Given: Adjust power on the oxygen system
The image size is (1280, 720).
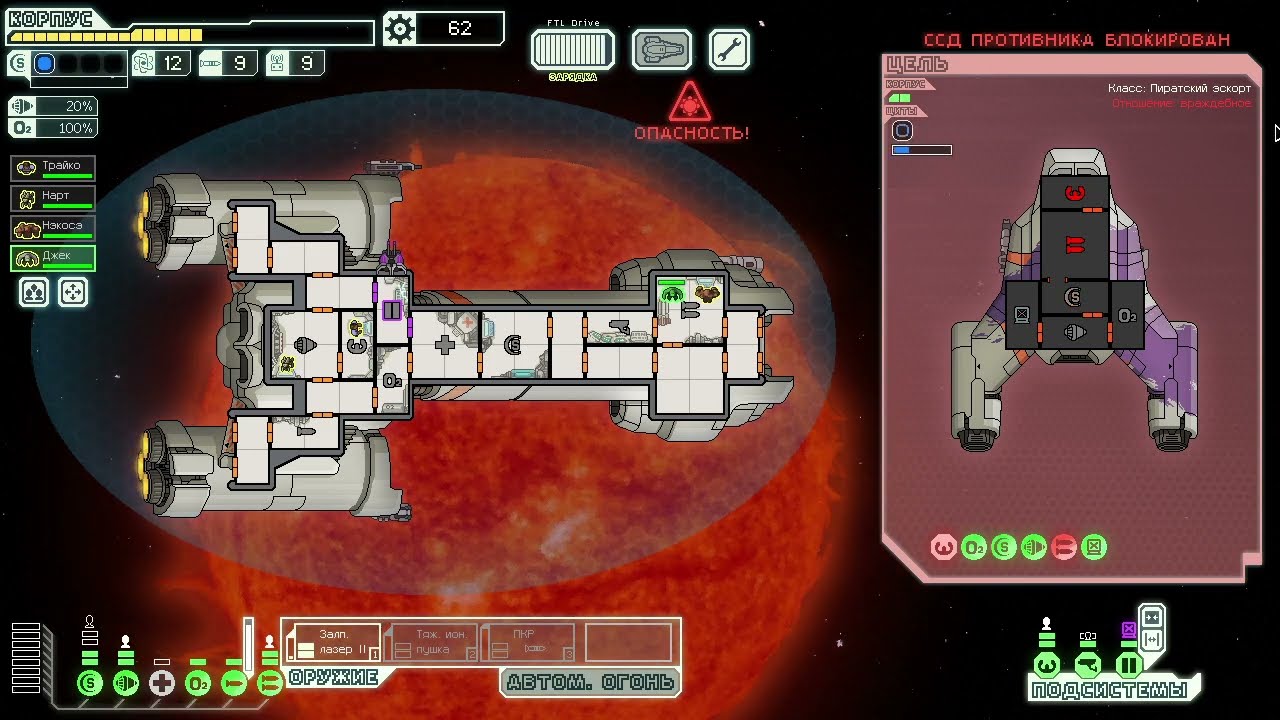Looking at the screenshot, I should click(198, 684).
